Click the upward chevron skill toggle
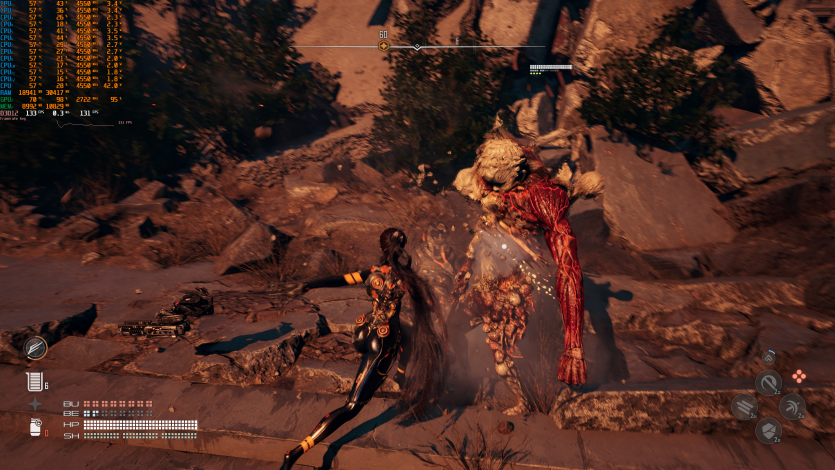The image size is (835, 470). [768, 357]
